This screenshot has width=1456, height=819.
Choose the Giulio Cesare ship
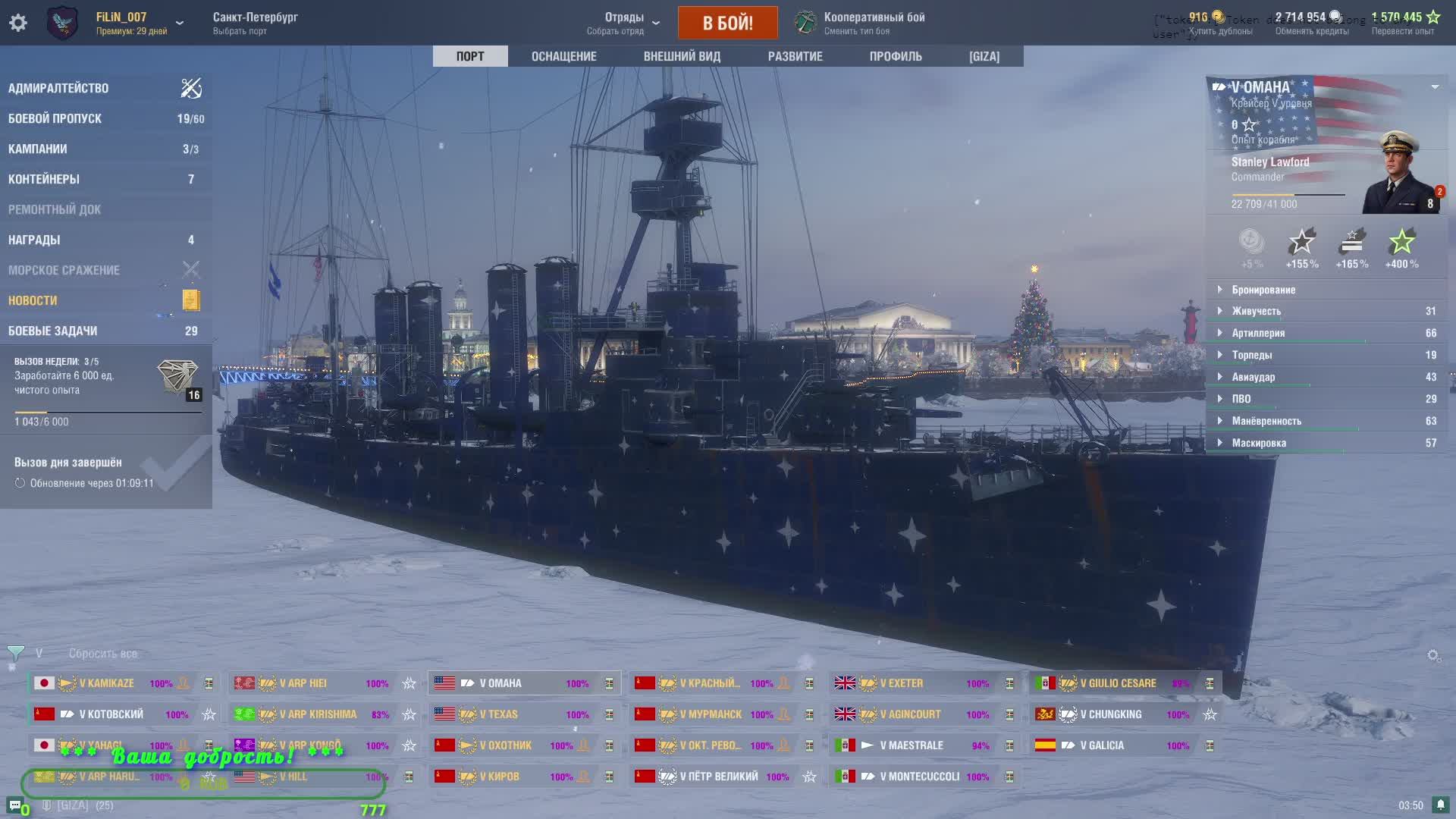tap(1118, 683)
